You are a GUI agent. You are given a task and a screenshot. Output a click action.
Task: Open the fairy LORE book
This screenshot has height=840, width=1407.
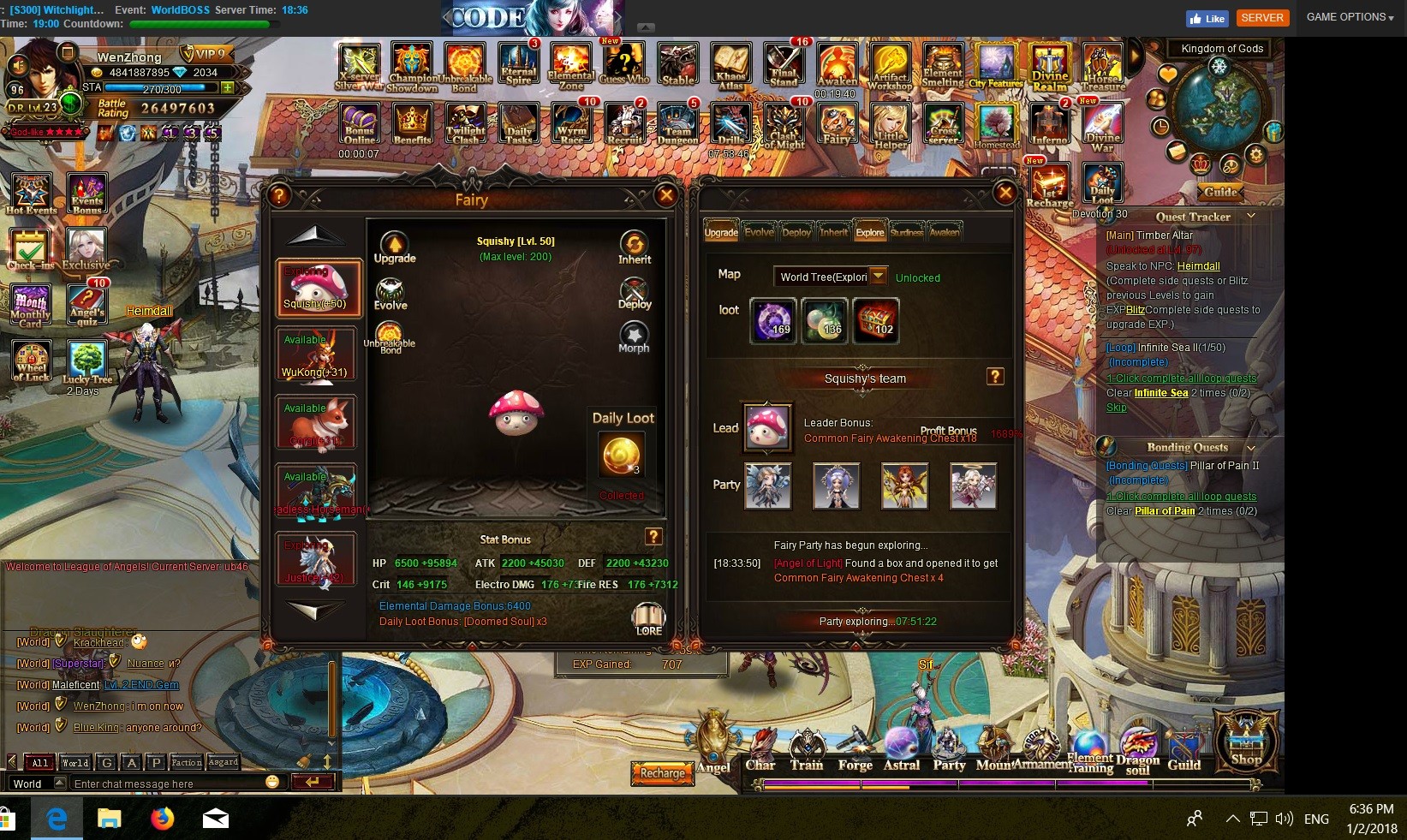648,618
